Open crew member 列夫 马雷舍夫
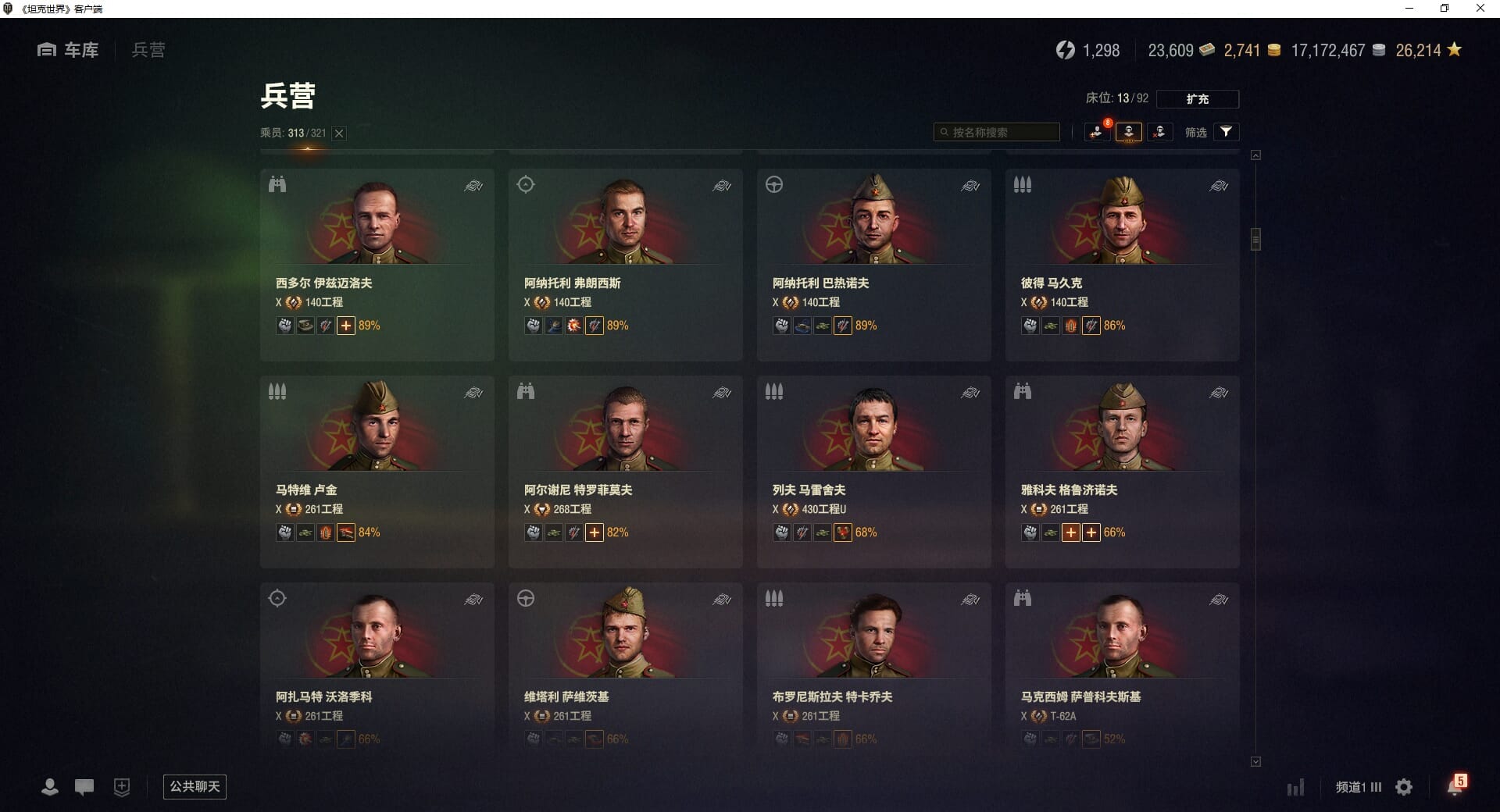Image resolution: width=1500 pixels, height=812 pixels. pos(873,471)
